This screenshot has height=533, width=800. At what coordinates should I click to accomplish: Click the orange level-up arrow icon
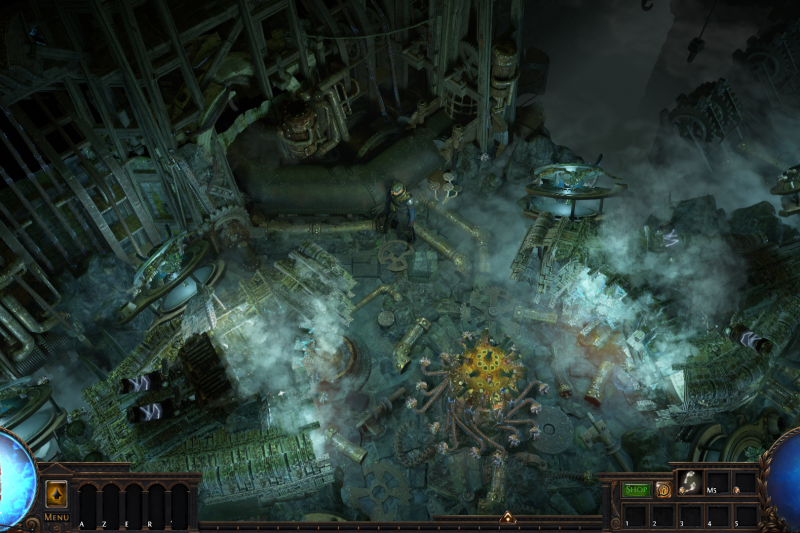click(x=56, y=494)
